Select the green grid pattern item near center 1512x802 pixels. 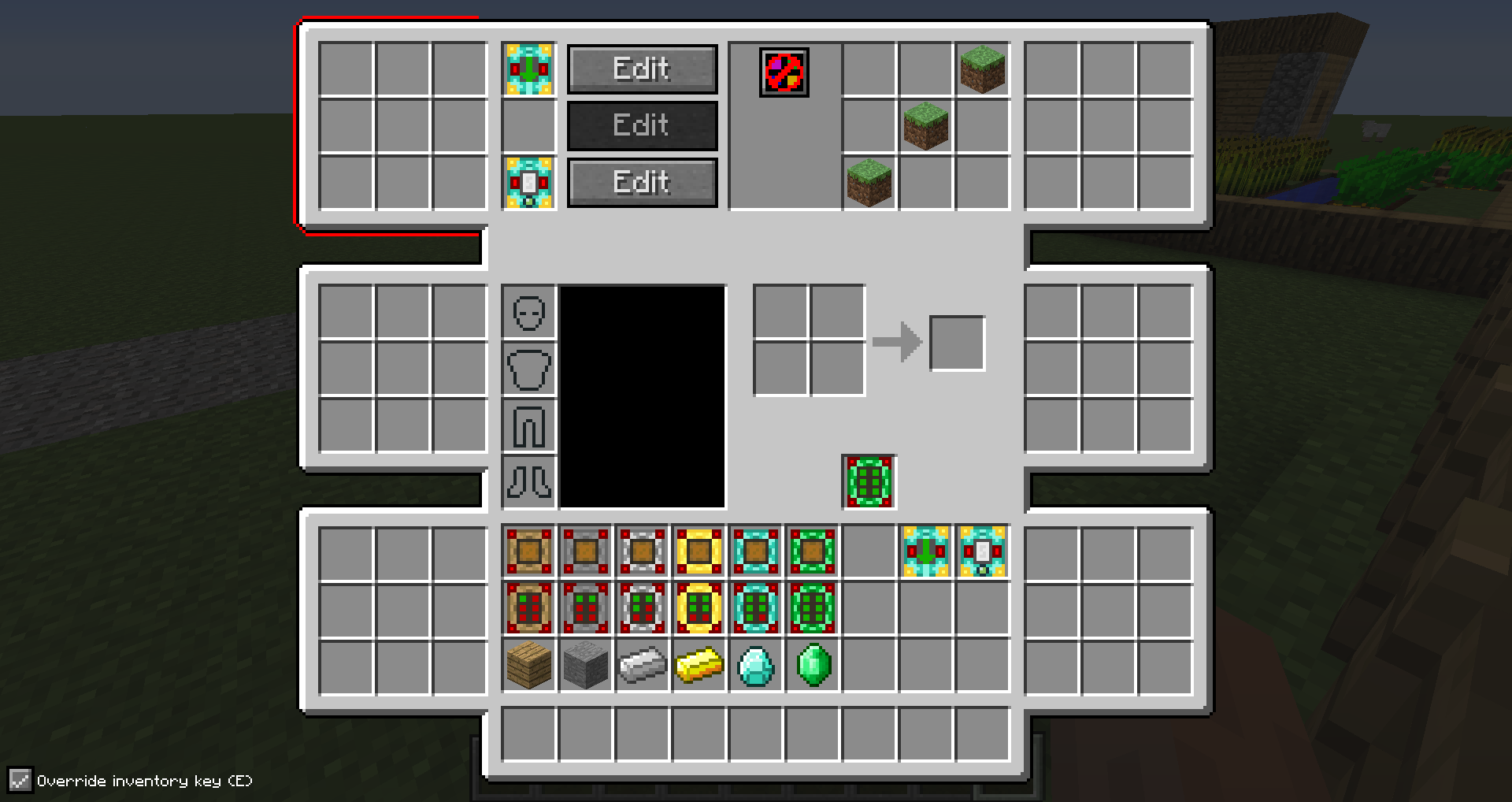click(869, 481)
